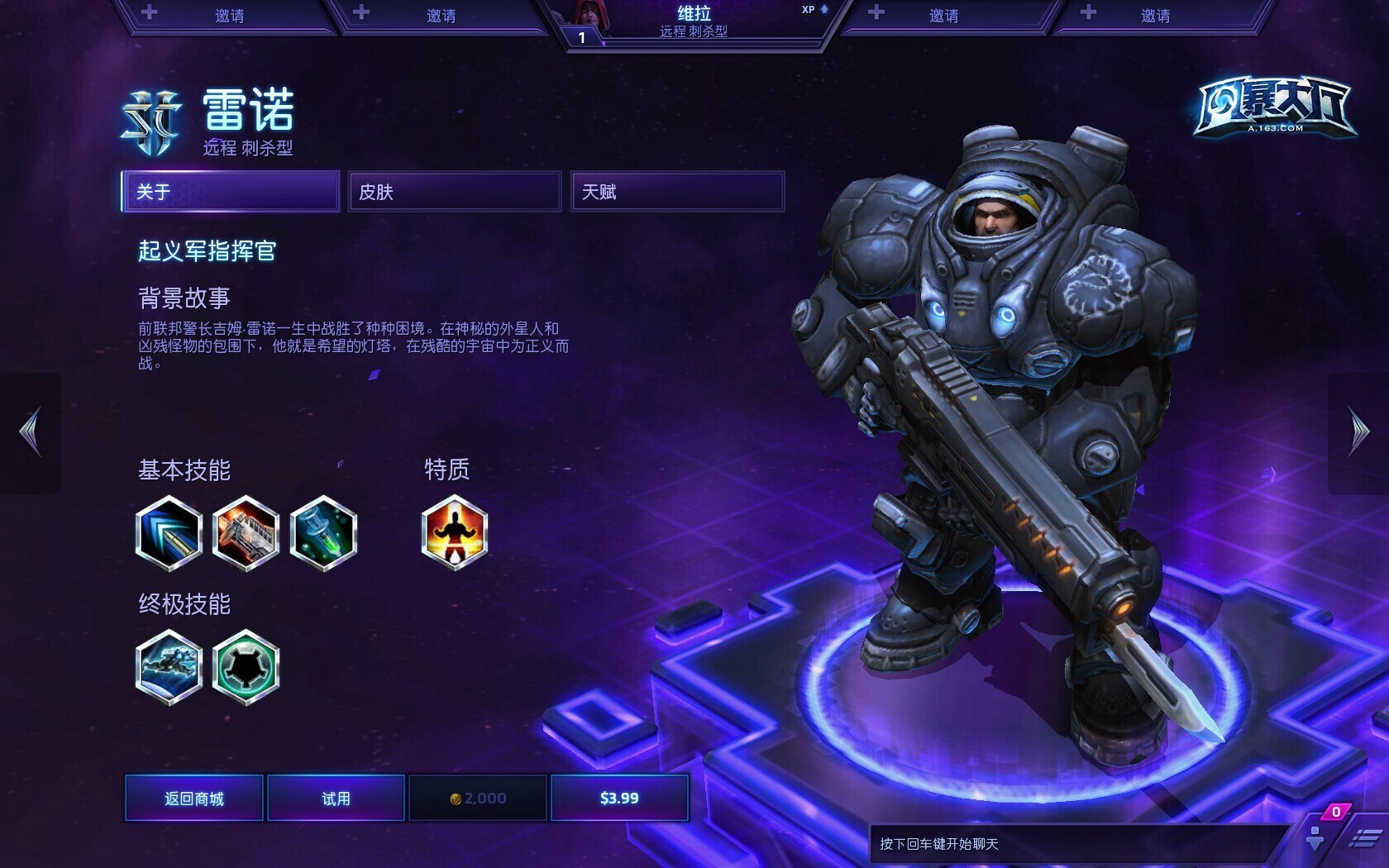
Task: Show previous hero with left arrow
Action: coord(31,432)
